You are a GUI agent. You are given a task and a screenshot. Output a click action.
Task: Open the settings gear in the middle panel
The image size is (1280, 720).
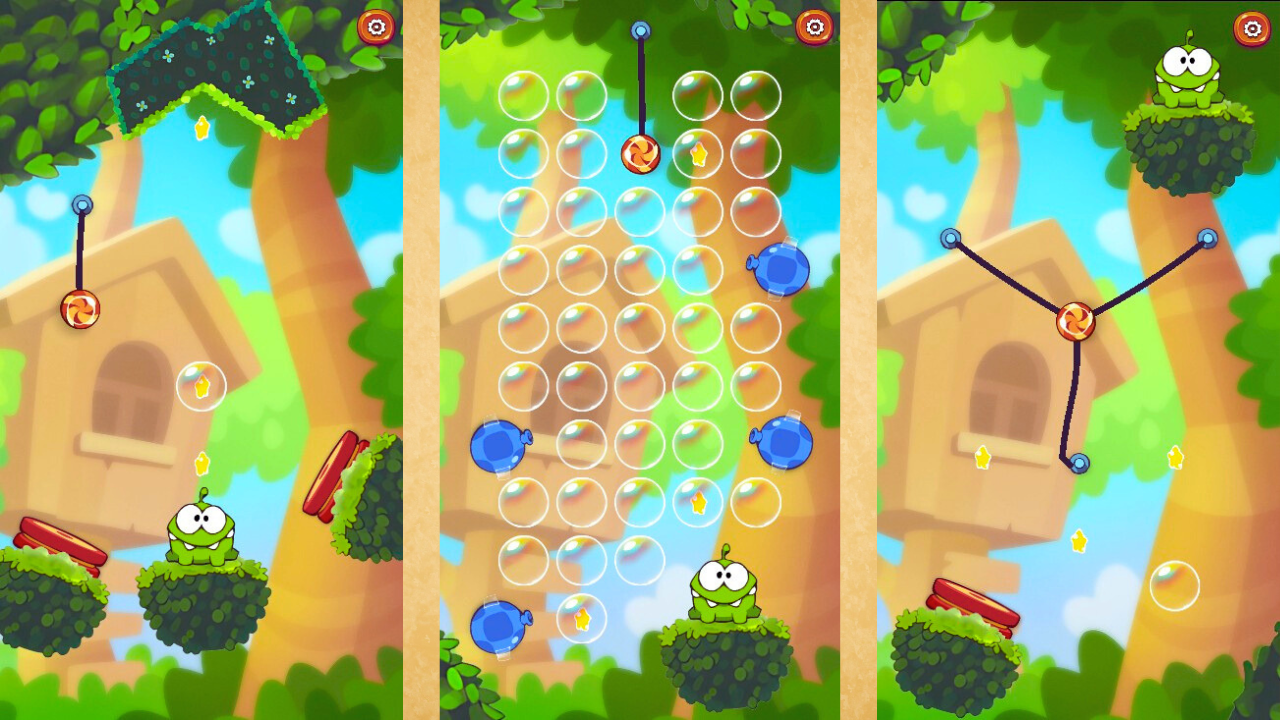click(x=816, y=28)
